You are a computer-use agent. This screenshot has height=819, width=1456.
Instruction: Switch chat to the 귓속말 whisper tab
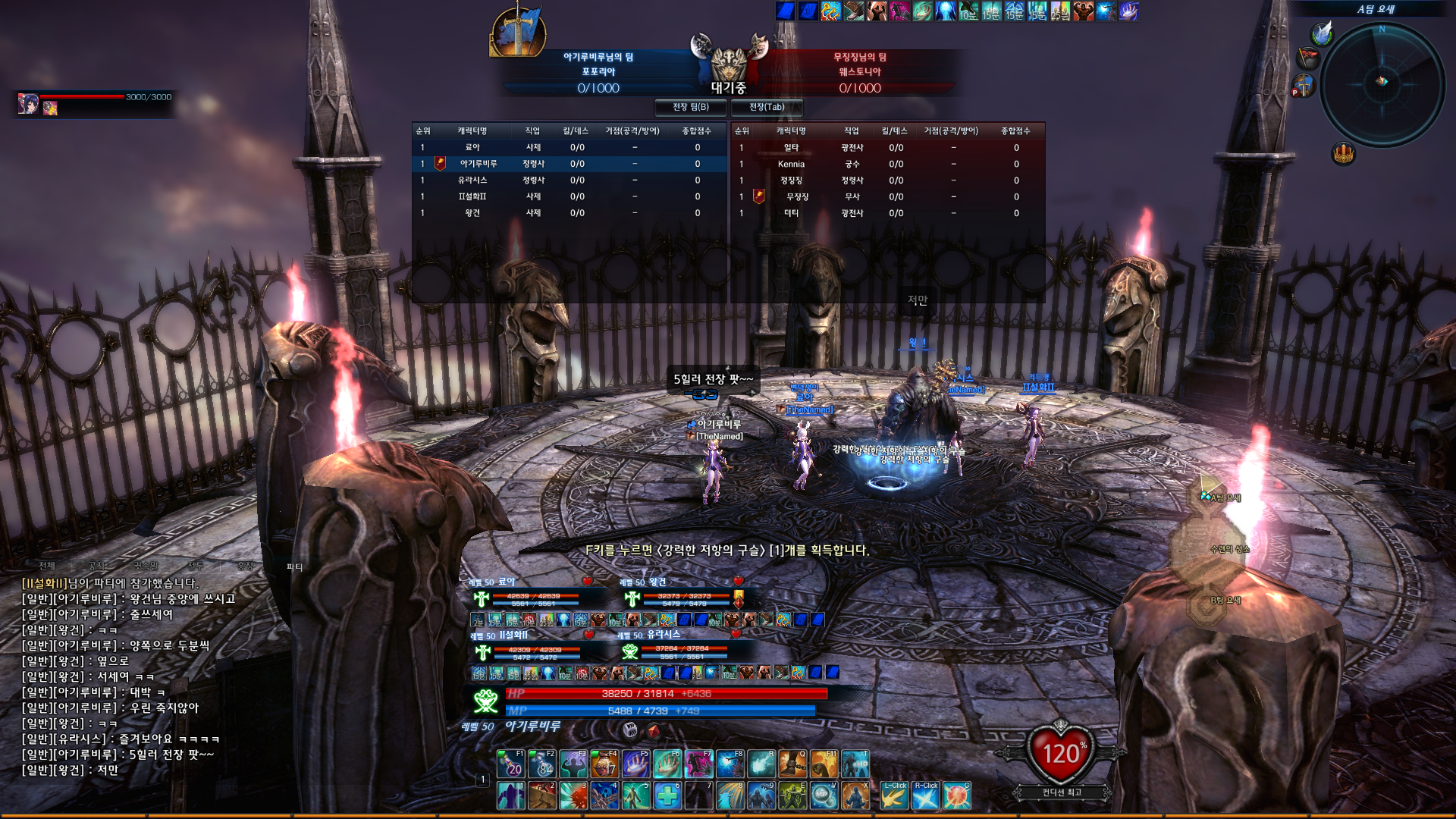tap(146, 566)
